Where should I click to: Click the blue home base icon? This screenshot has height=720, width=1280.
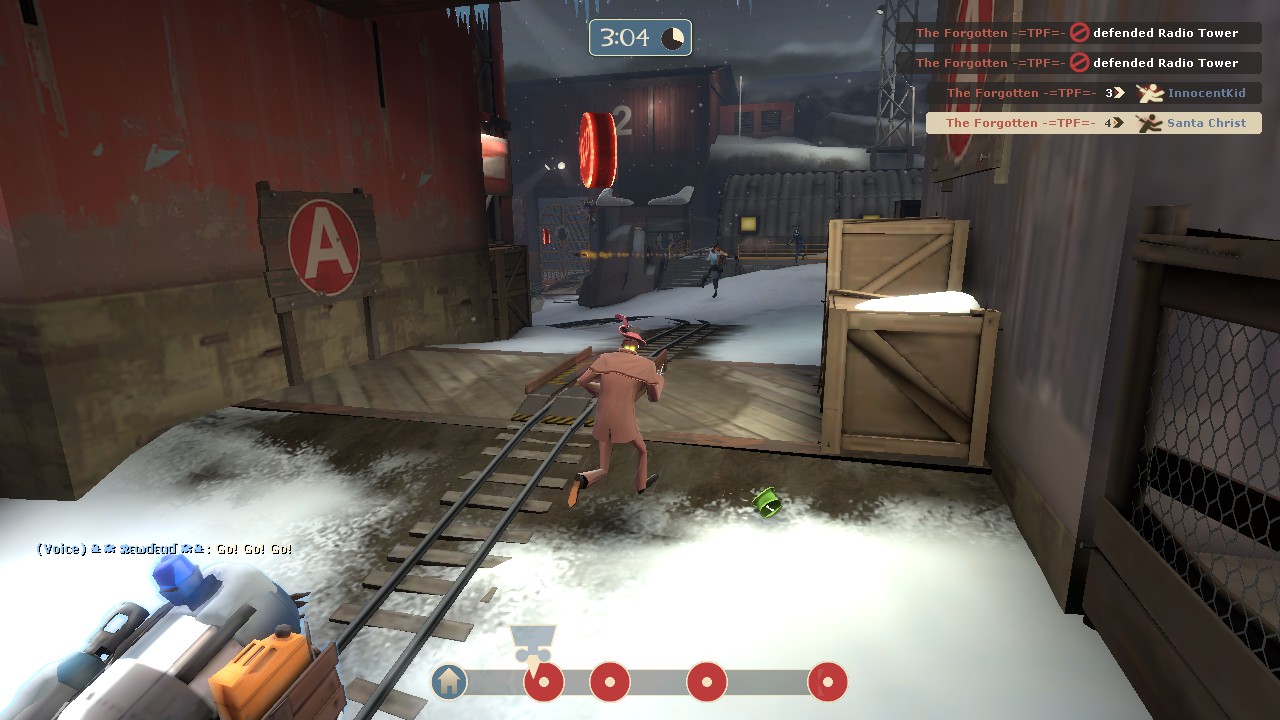click(450, 682)
